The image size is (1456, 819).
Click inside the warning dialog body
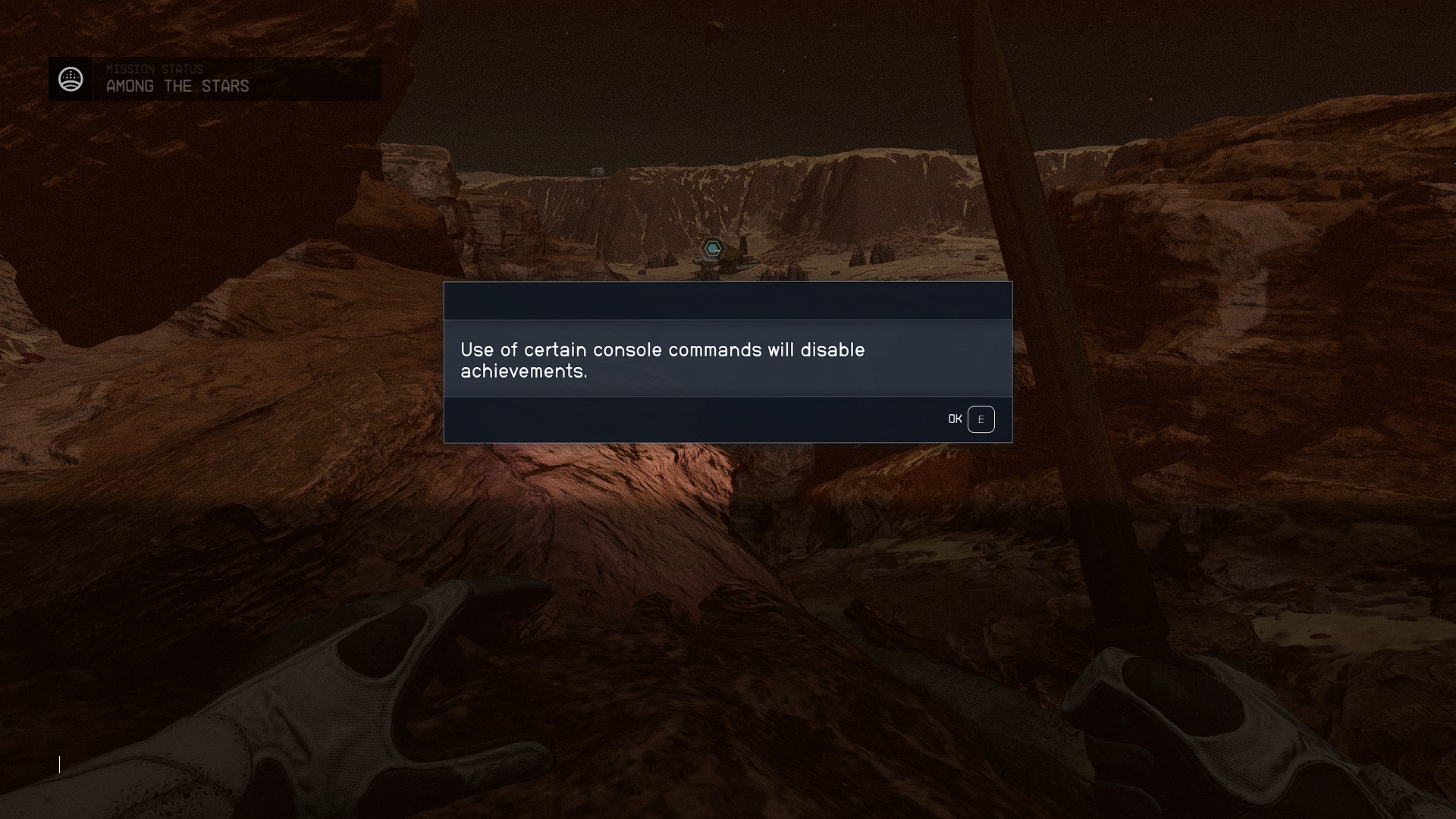tap(726, 356)
